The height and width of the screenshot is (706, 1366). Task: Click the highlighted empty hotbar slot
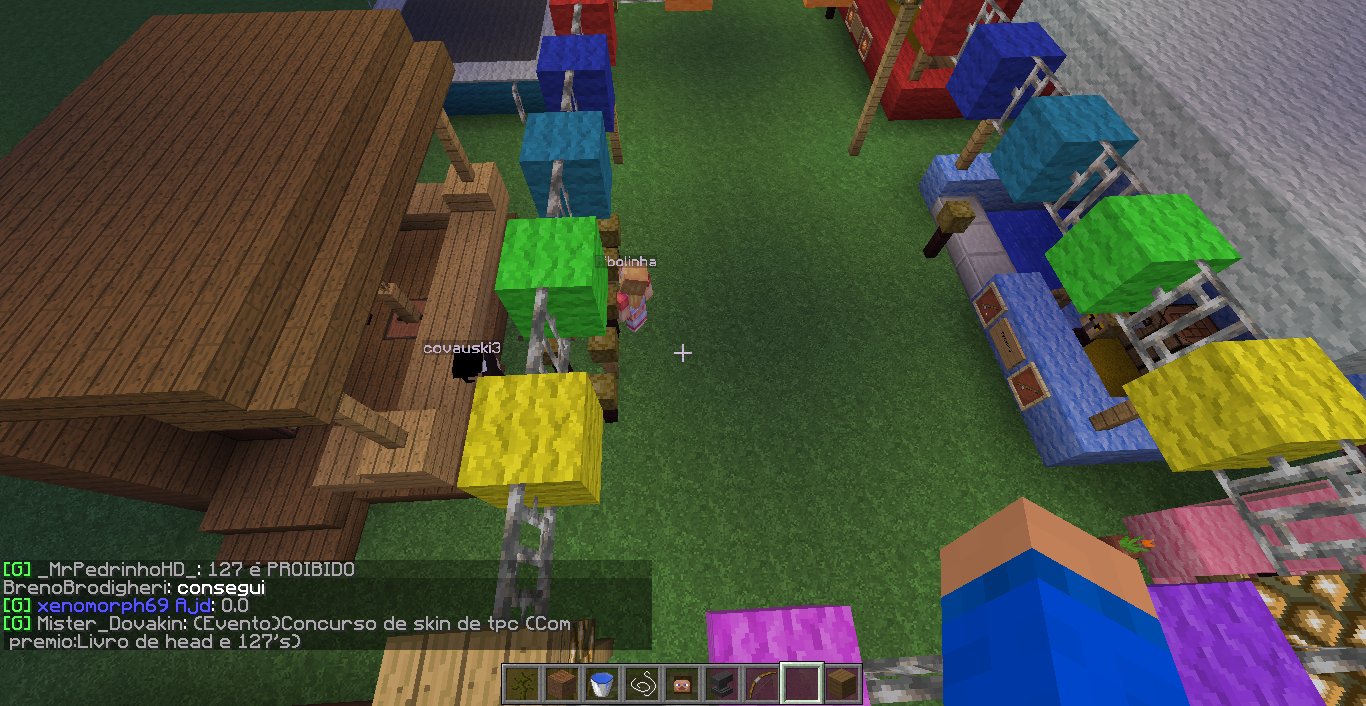pyautogui.click(x=801, y=685)
